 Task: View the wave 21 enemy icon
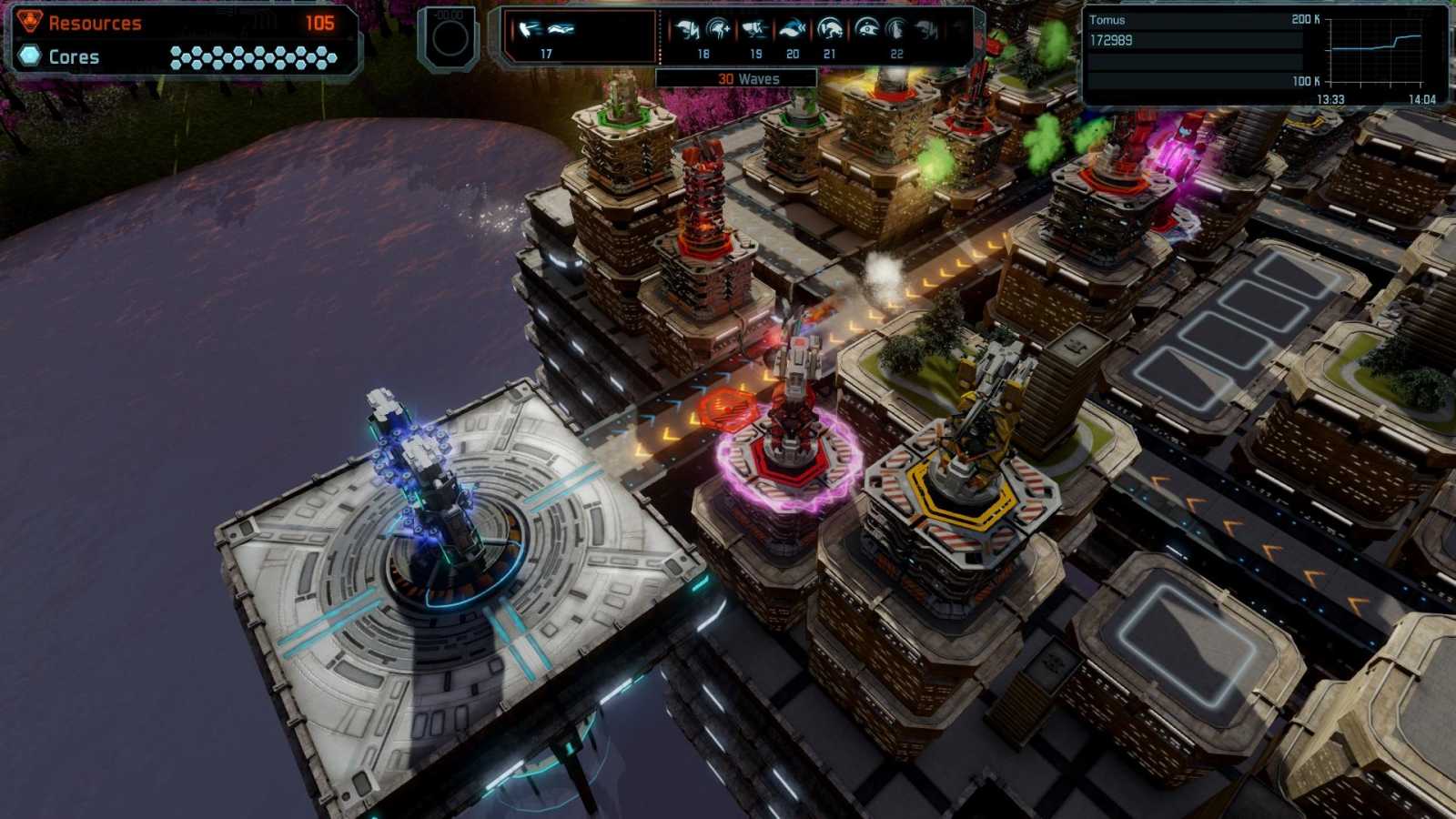point(829,32)
